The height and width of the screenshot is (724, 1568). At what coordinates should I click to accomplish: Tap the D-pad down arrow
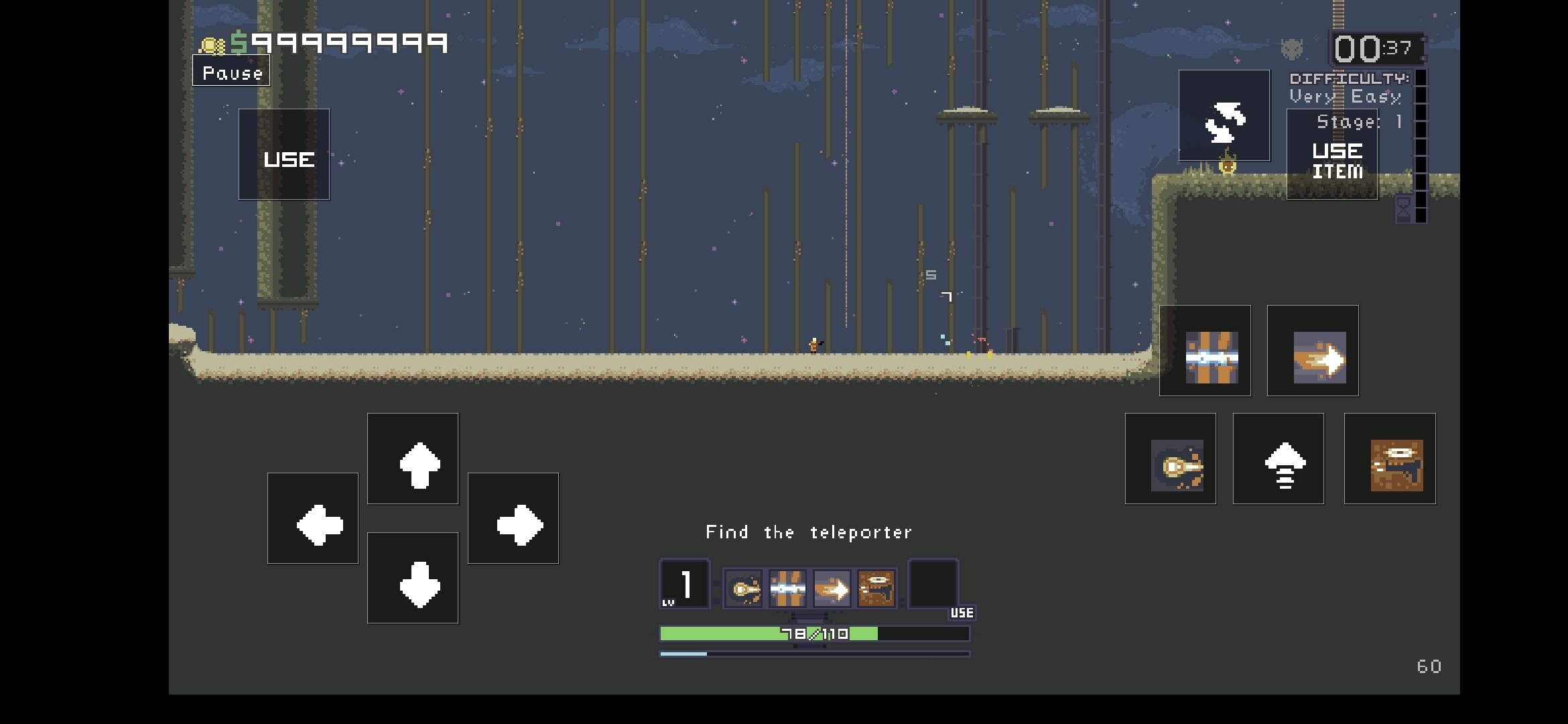tap(413, 578)
